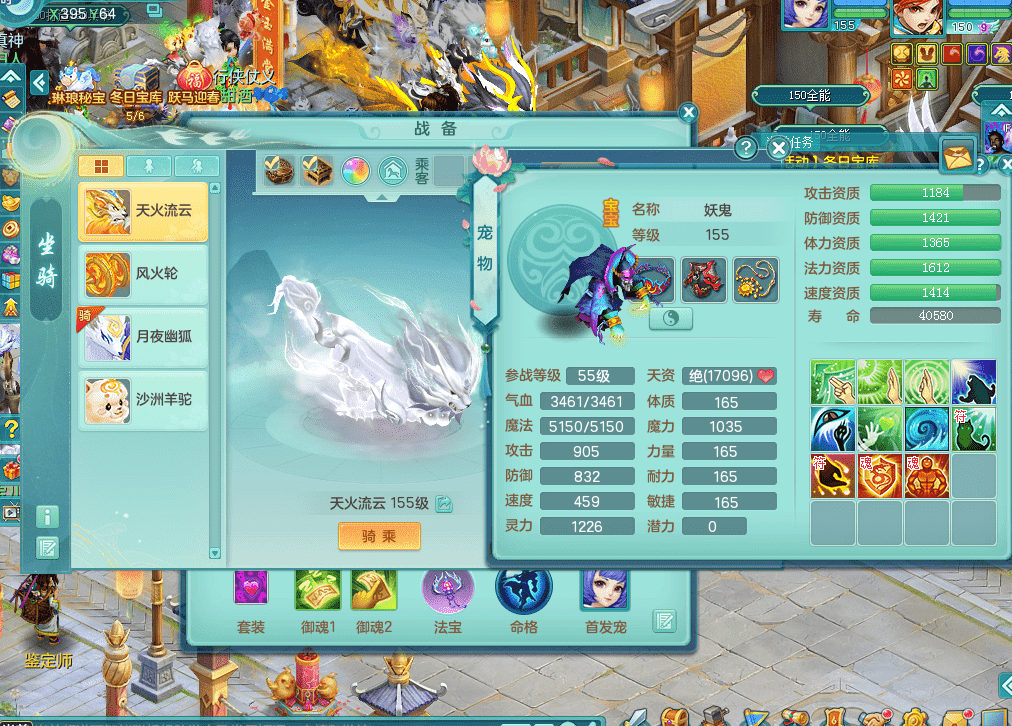Close the task tracker panel
The height and width of the screenshot is (726, 1012).
pyautogui.click(x=779, y=148)
